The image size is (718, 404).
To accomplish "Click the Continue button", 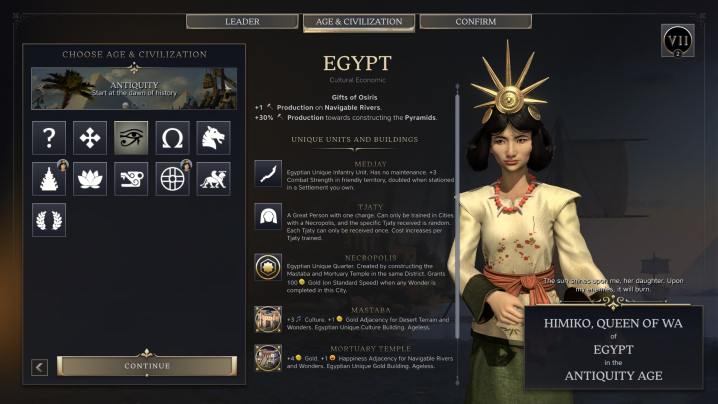I will 147,366.
